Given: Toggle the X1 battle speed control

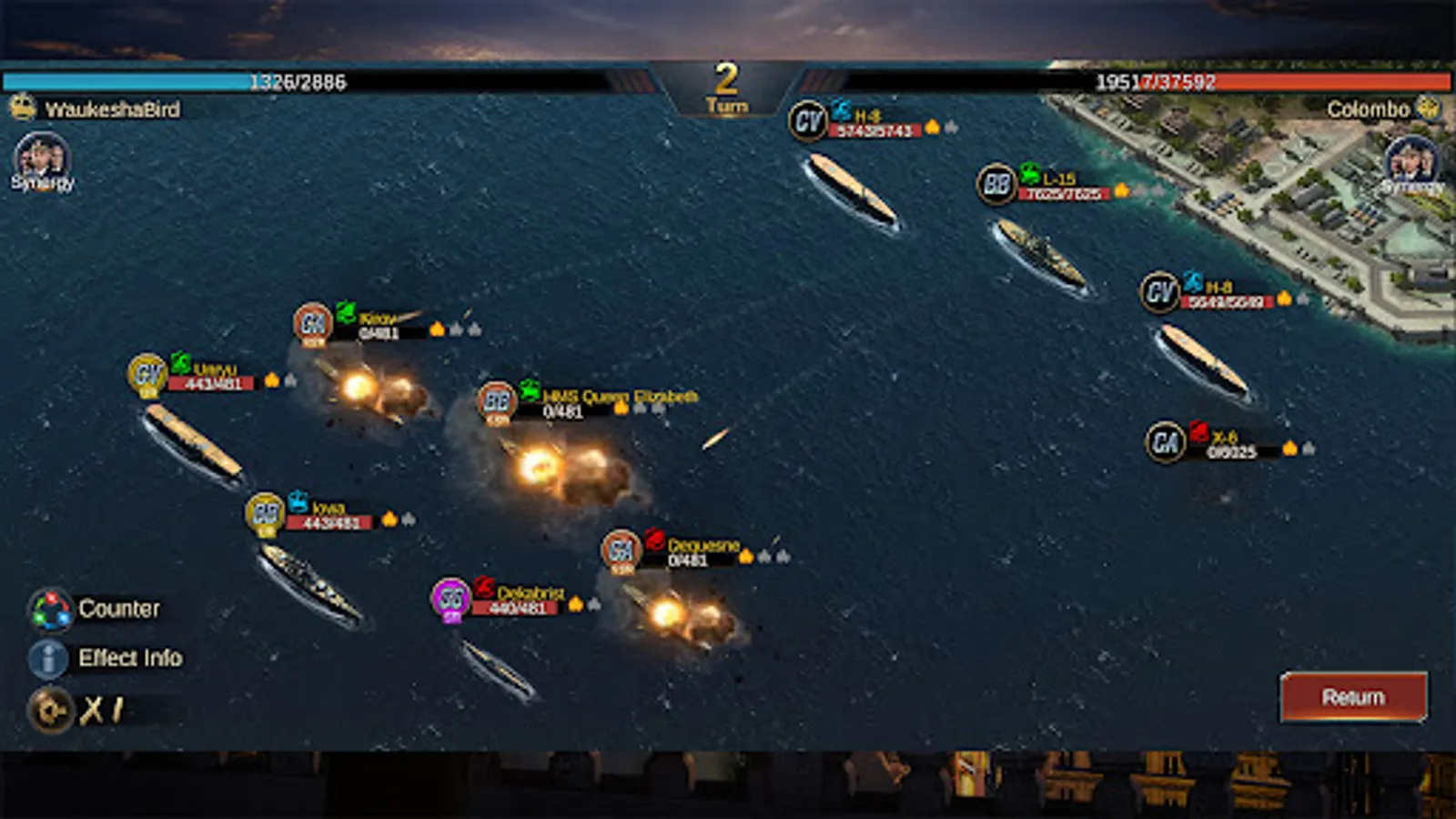Looking at the screenshot, I should coord(51,711).
